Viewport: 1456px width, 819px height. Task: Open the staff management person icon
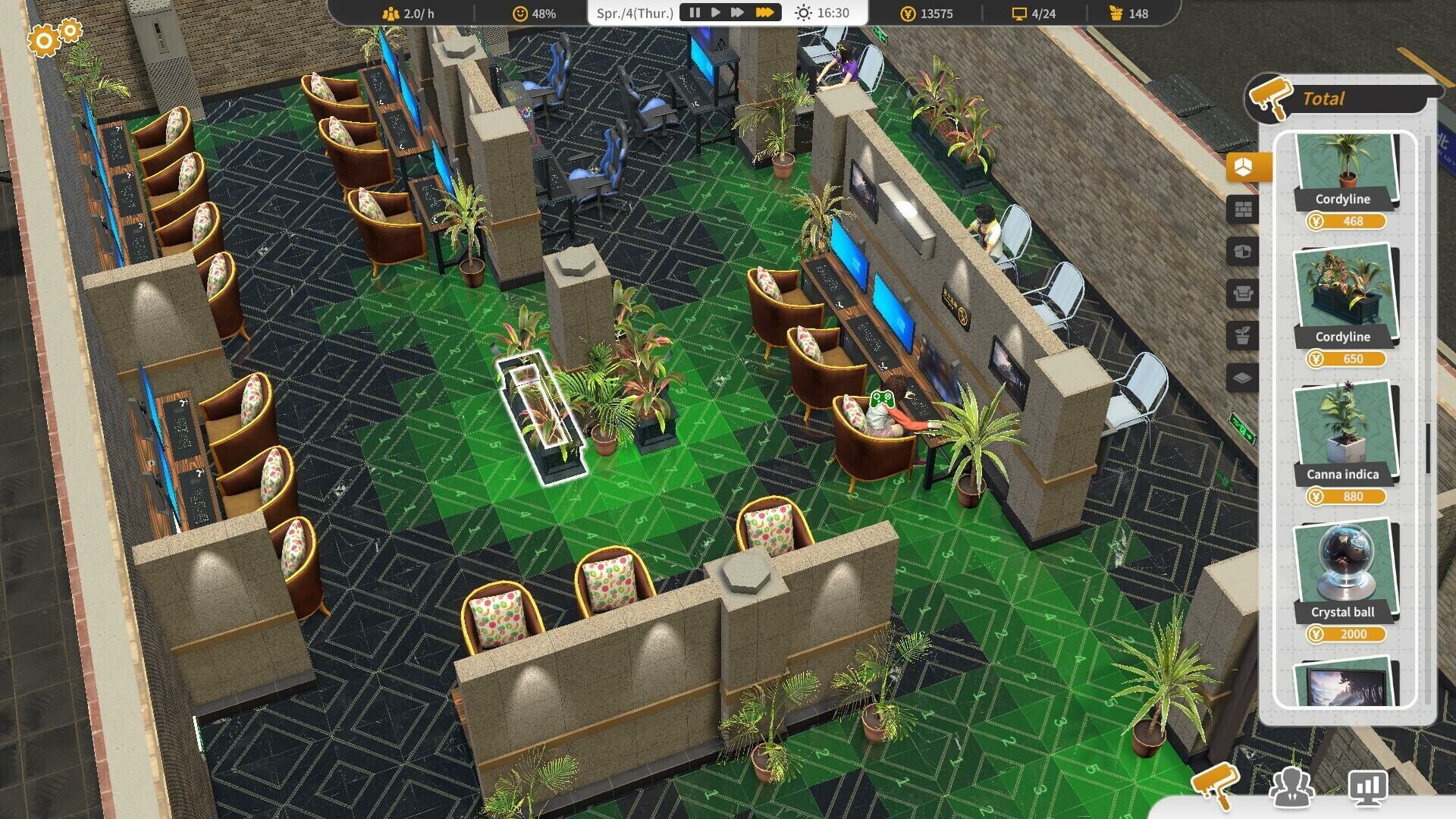[x=1294, y=789]
